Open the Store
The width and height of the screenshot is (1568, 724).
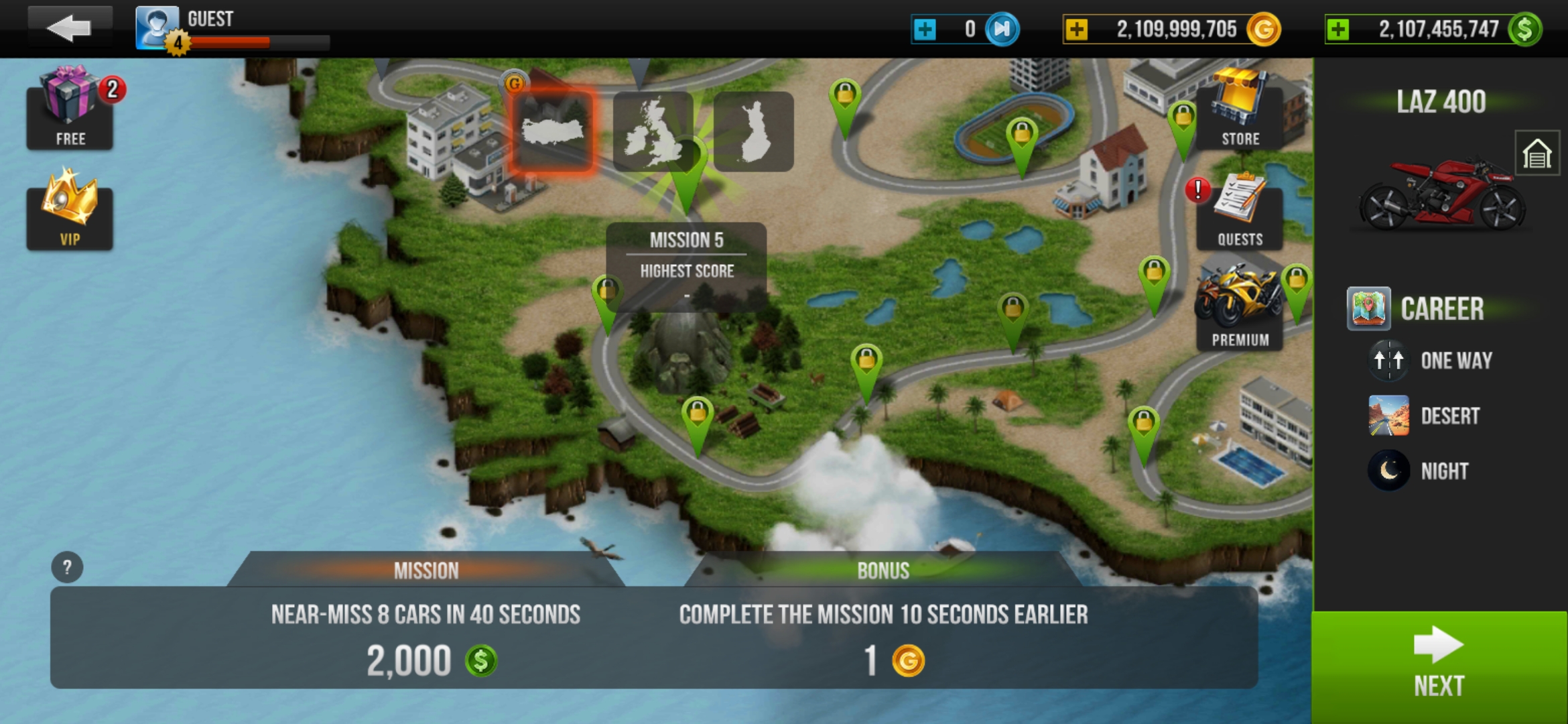coord(1240,111)
